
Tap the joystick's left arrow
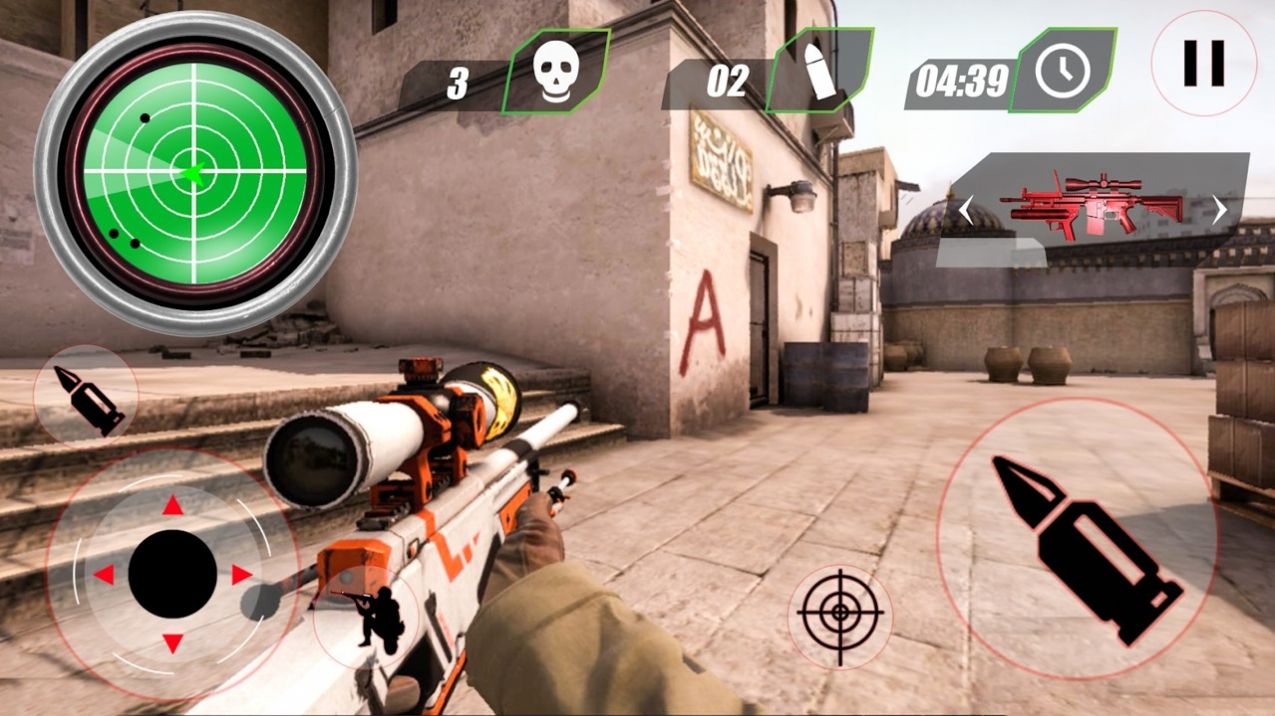click(x=104, y=575)
